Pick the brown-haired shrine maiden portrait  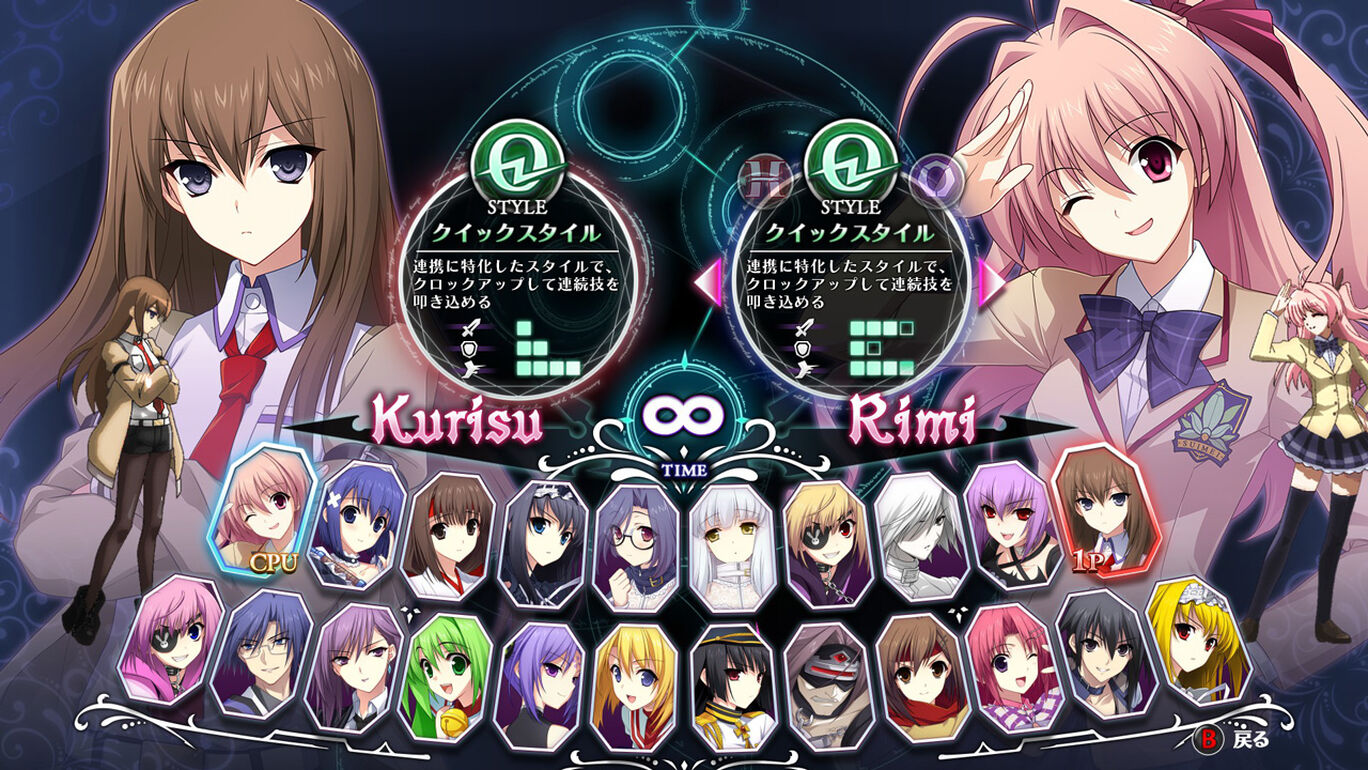[449, 535]
